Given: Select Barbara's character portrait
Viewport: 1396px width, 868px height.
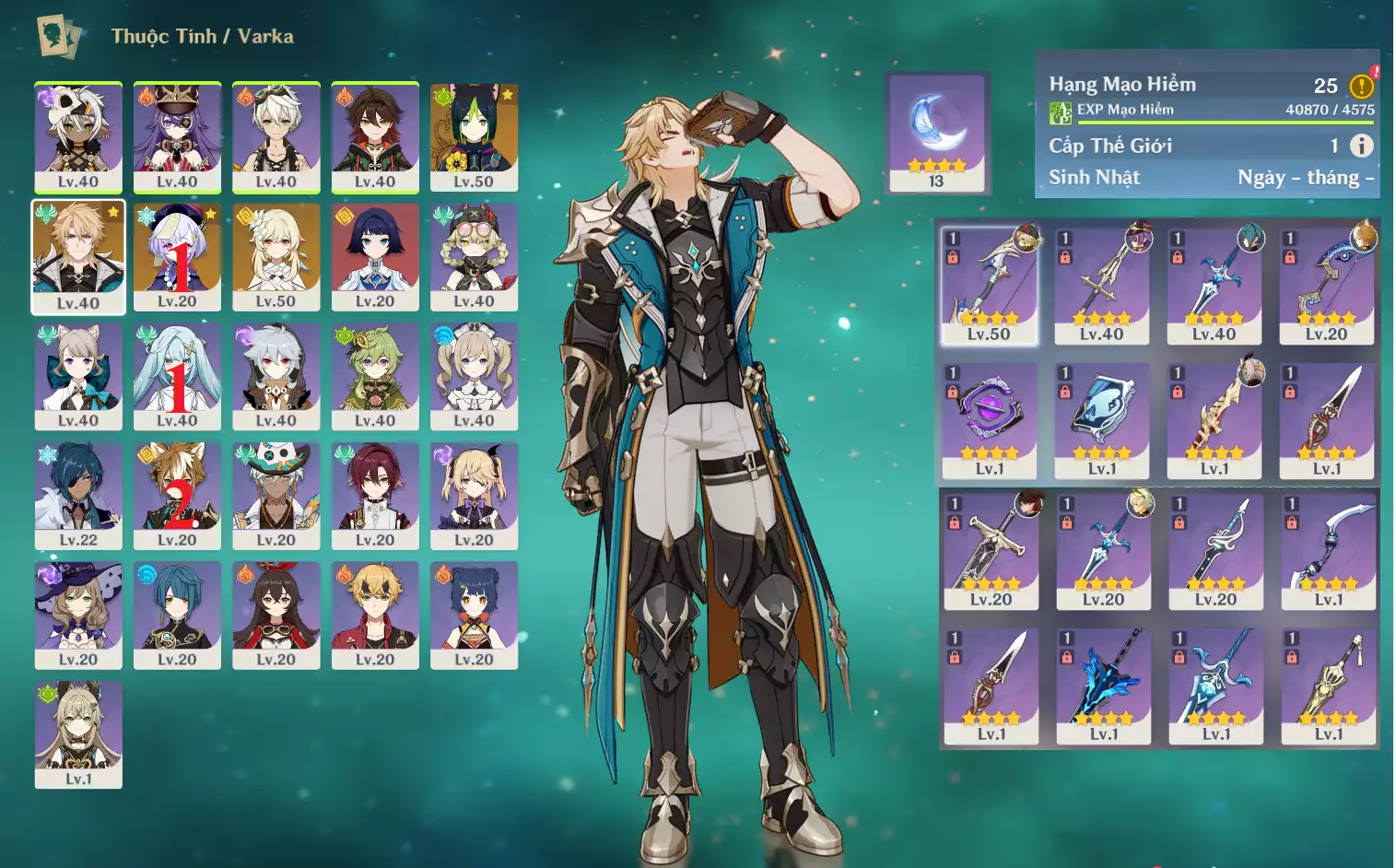Looking at the screenshot, I should click(x=474, y=376).
